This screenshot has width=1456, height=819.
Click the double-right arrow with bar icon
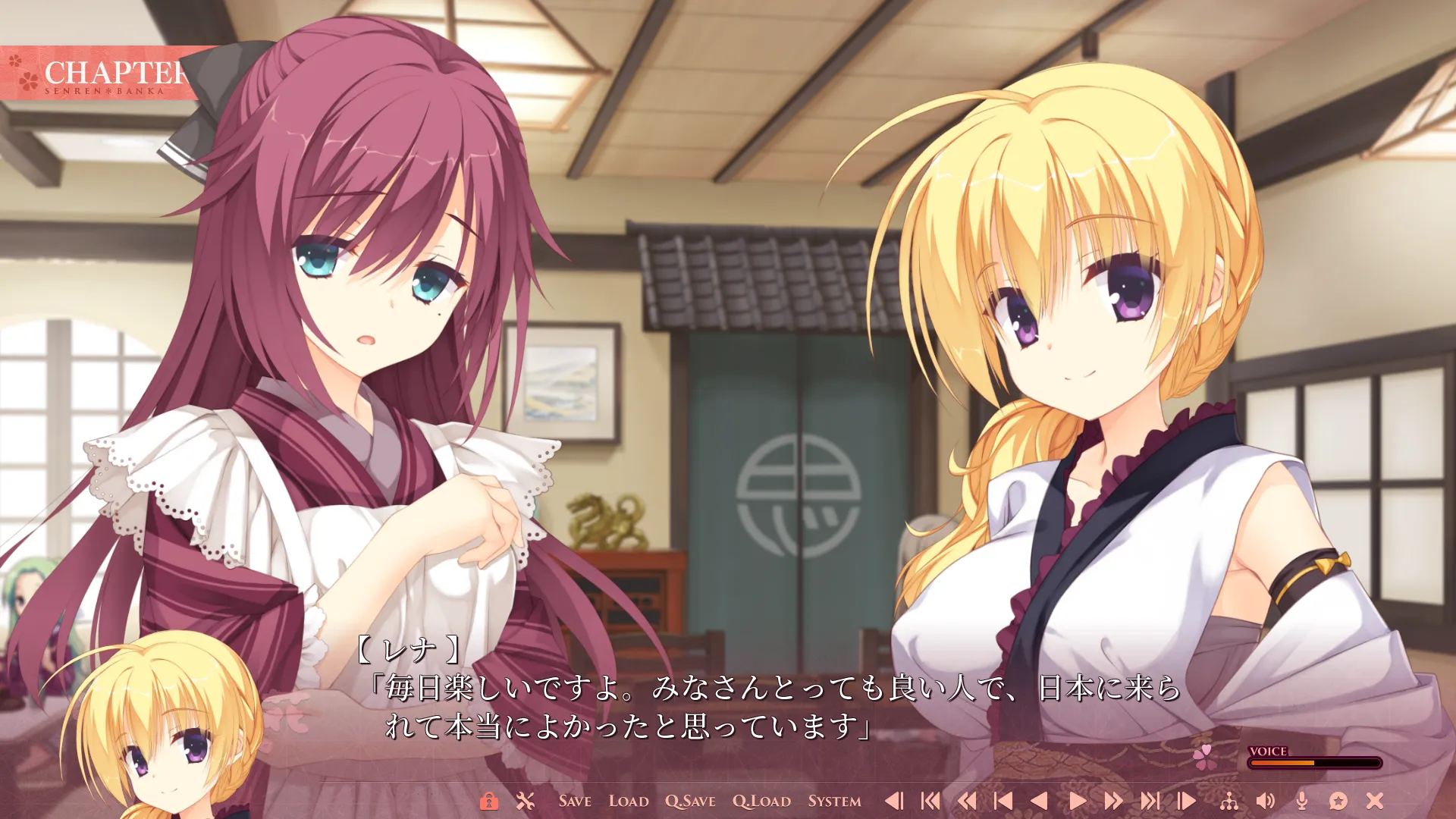pos(1150,801)
